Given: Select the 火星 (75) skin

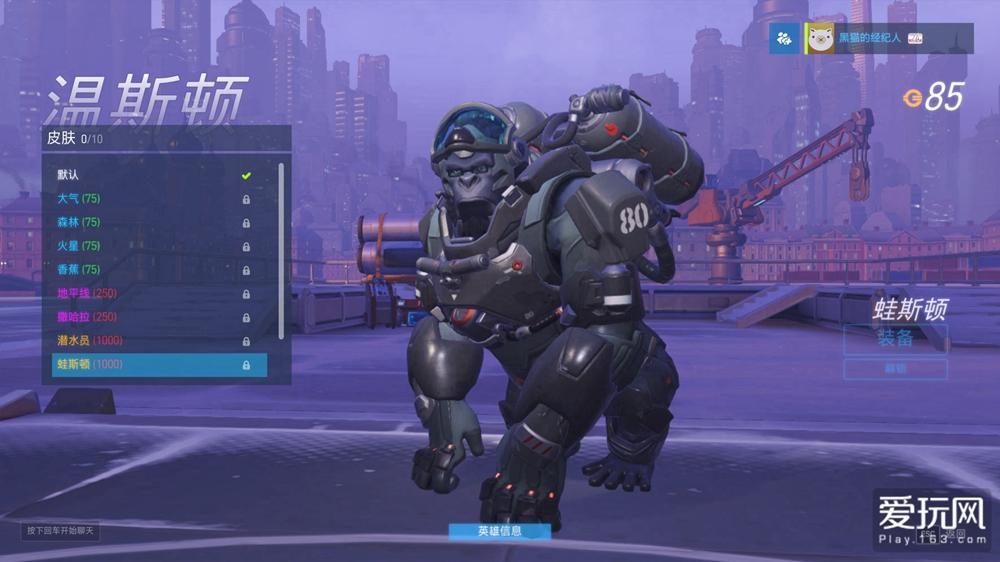Looking at the screenshot, I should (x=150, y=246).
